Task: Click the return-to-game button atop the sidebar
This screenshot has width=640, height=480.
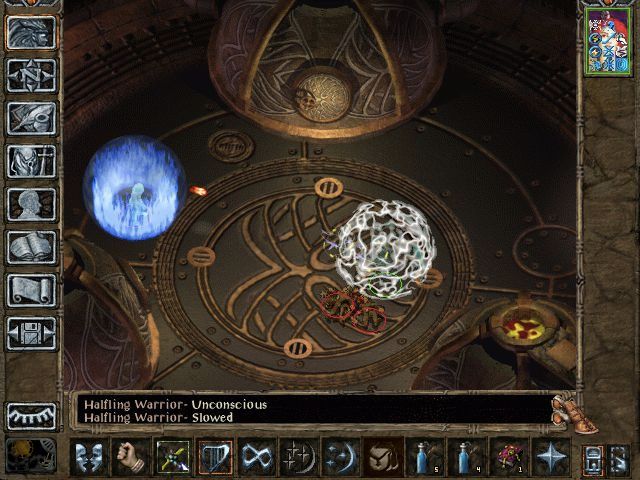Action: click(31, 32)
